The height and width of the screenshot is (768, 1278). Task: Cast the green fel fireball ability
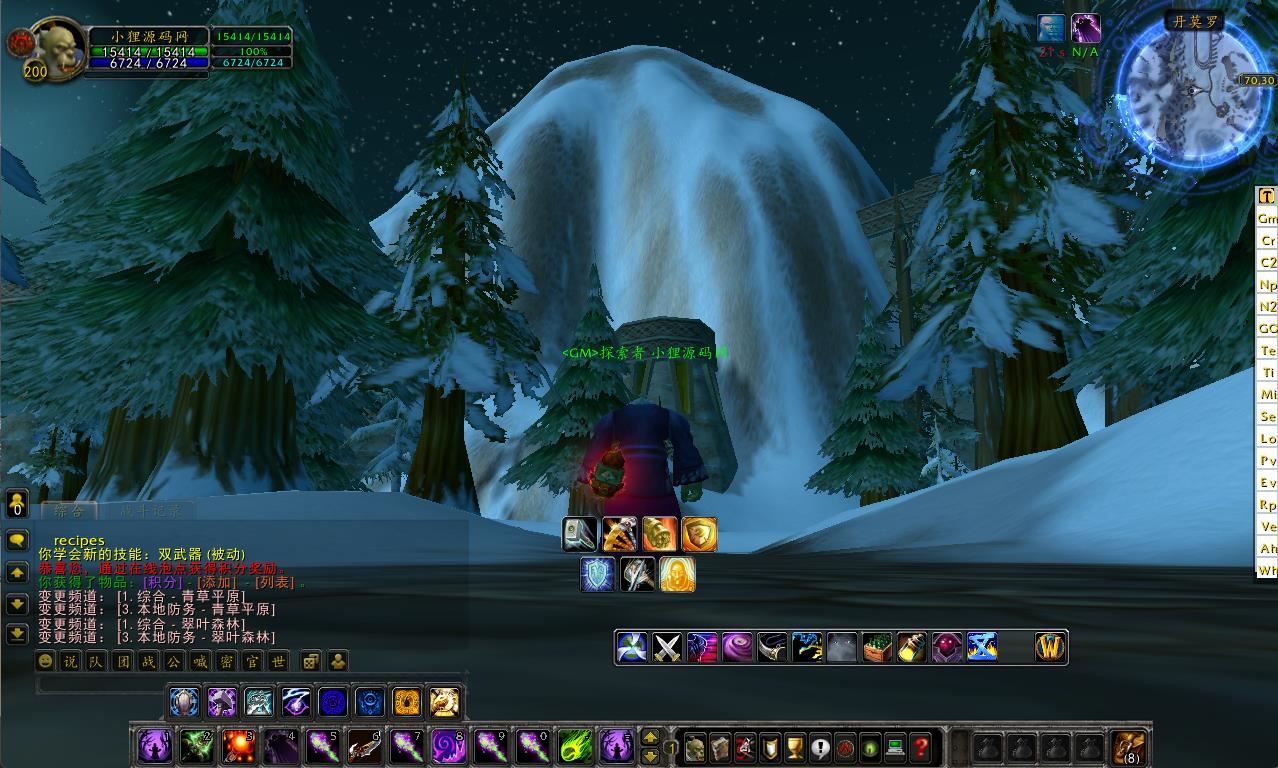(x=574, y=746)
